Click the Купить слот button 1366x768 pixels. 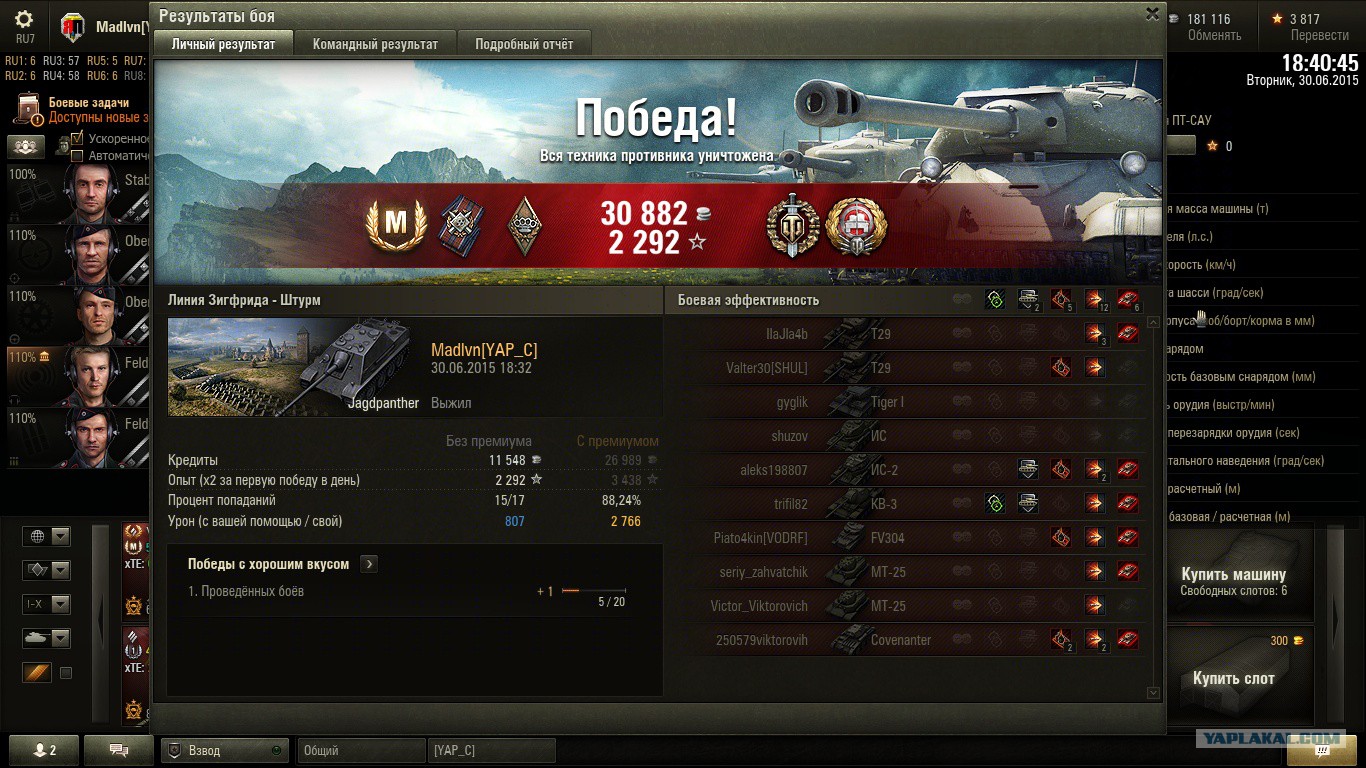click(1233, 678)
